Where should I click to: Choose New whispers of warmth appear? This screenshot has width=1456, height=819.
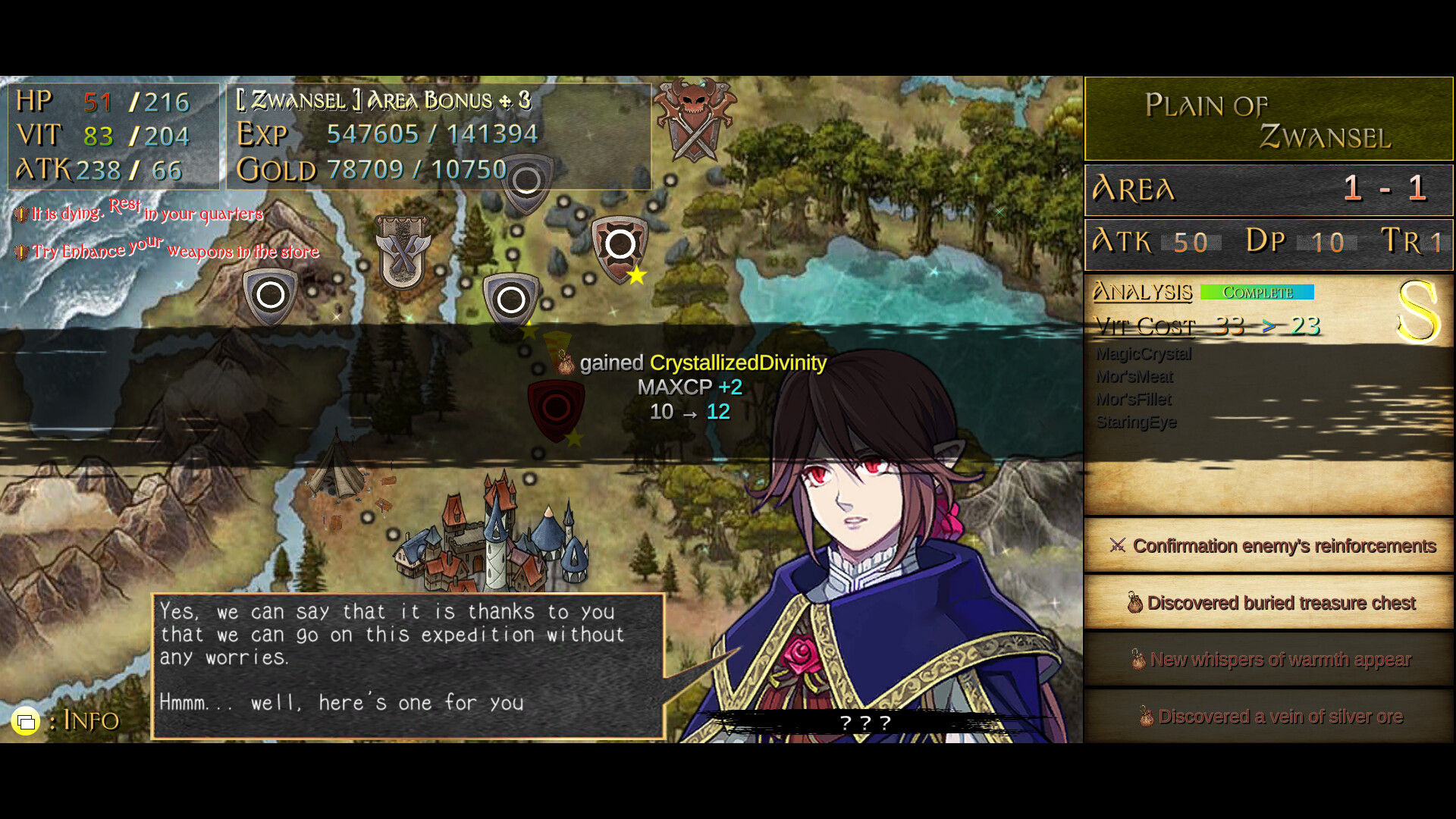pos(1269,660)
